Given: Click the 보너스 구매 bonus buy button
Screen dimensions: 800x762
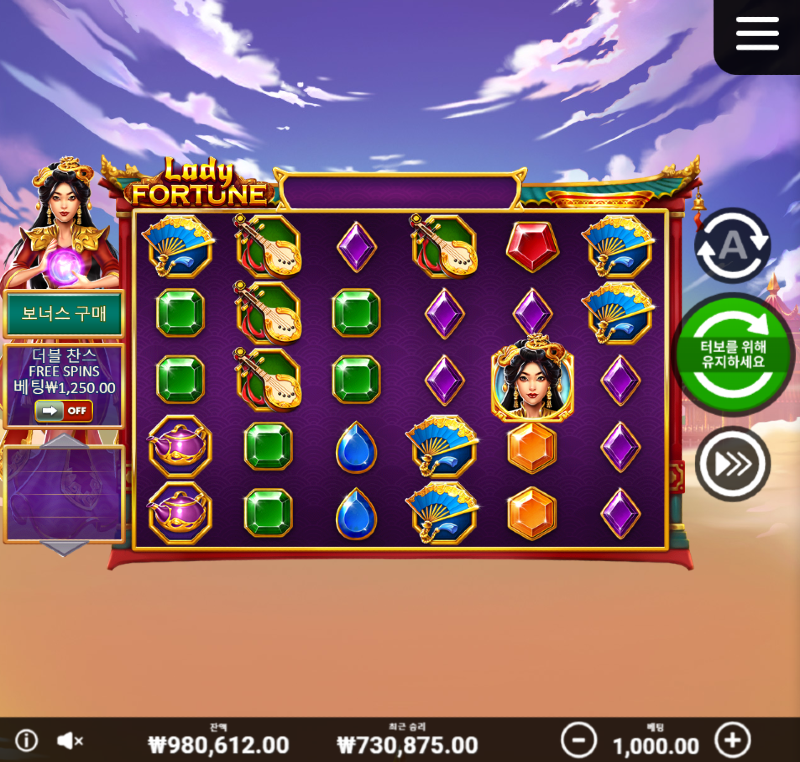Looking at the screenshot, I should coord(64,314).
